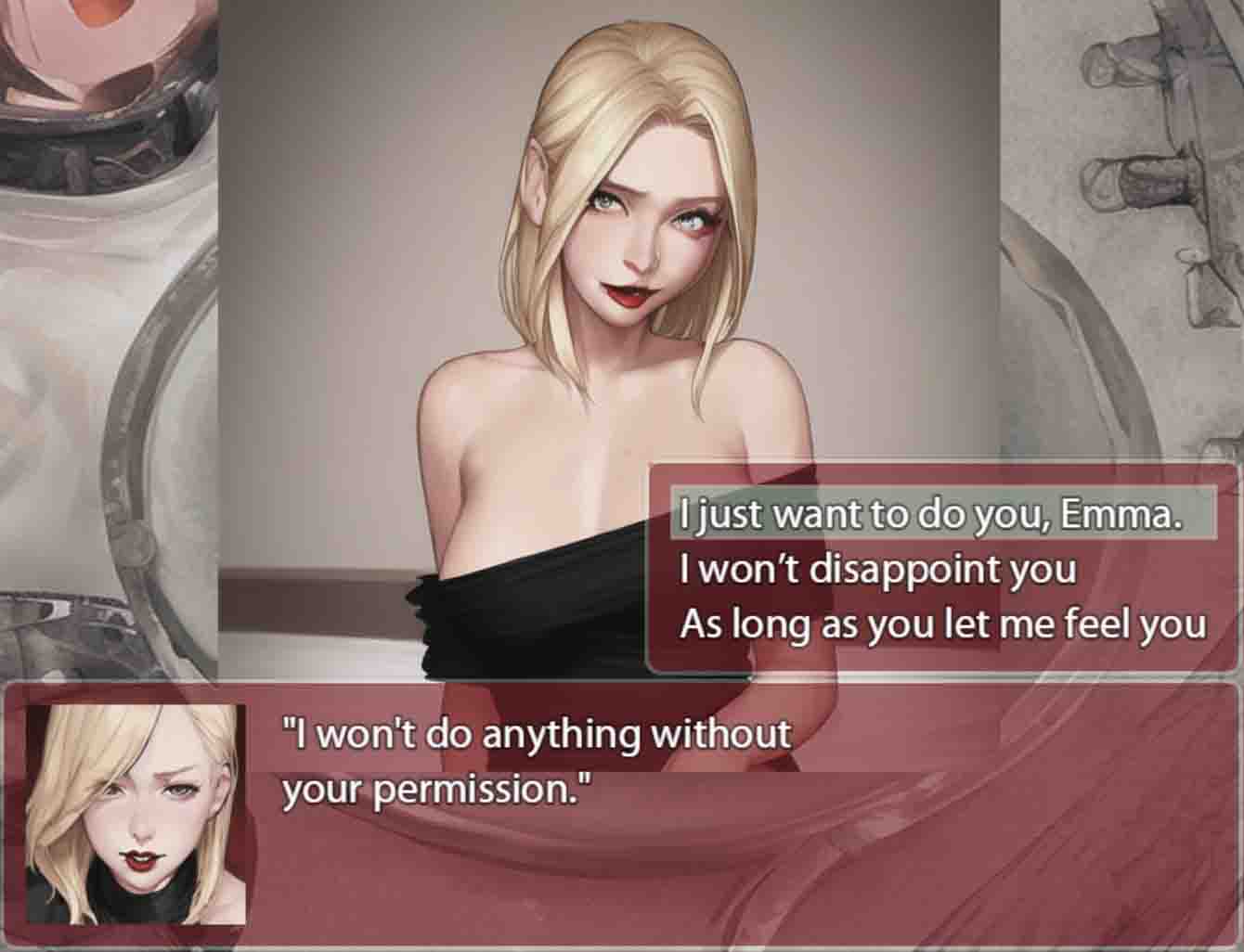This screenshot has height=952, width=1244.
Task: Click the text "your permission."
Action: pos(436,791)
